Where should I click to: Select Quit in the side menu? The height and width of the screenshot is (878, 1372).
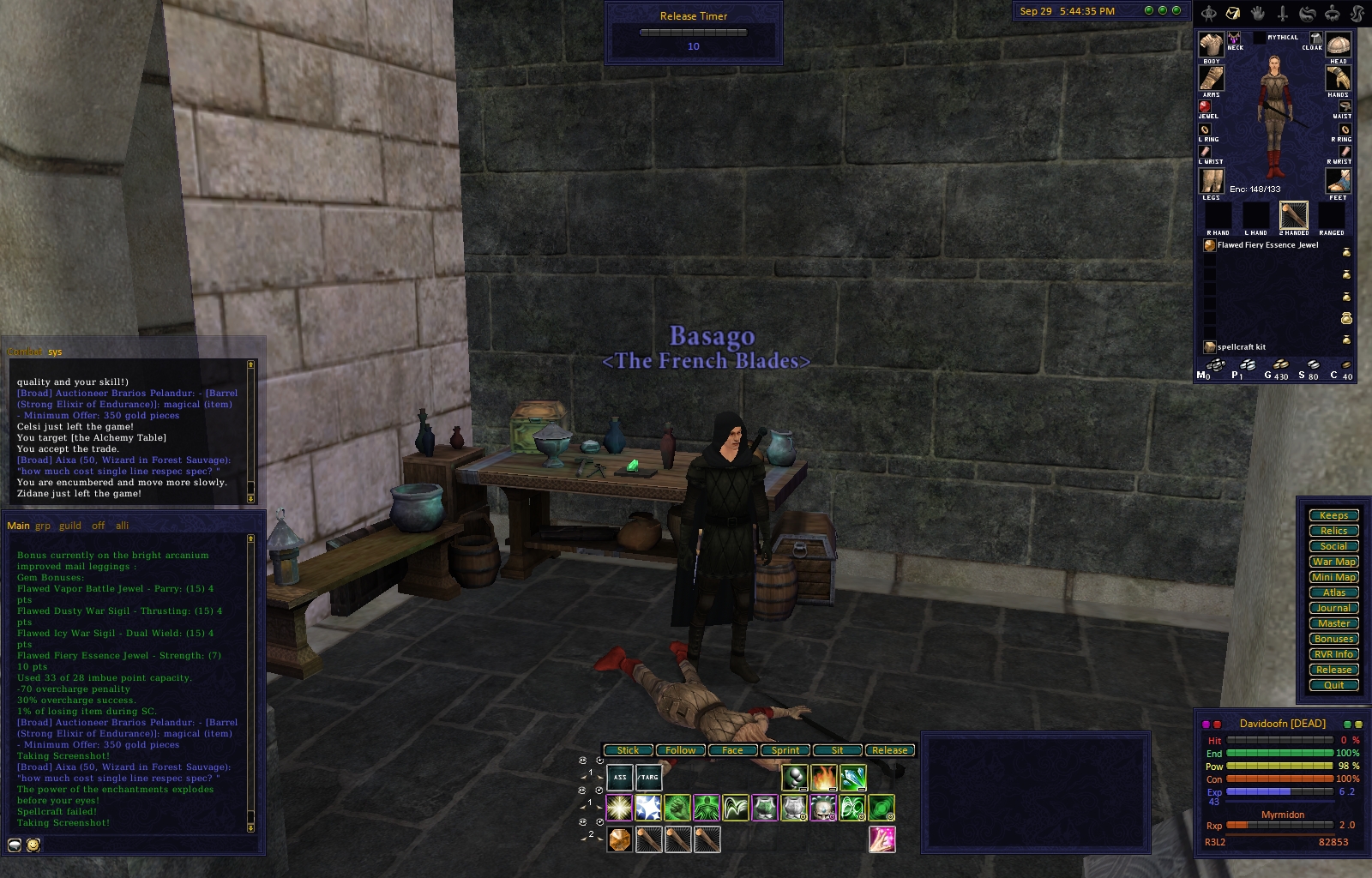[x=1333, y=685]
